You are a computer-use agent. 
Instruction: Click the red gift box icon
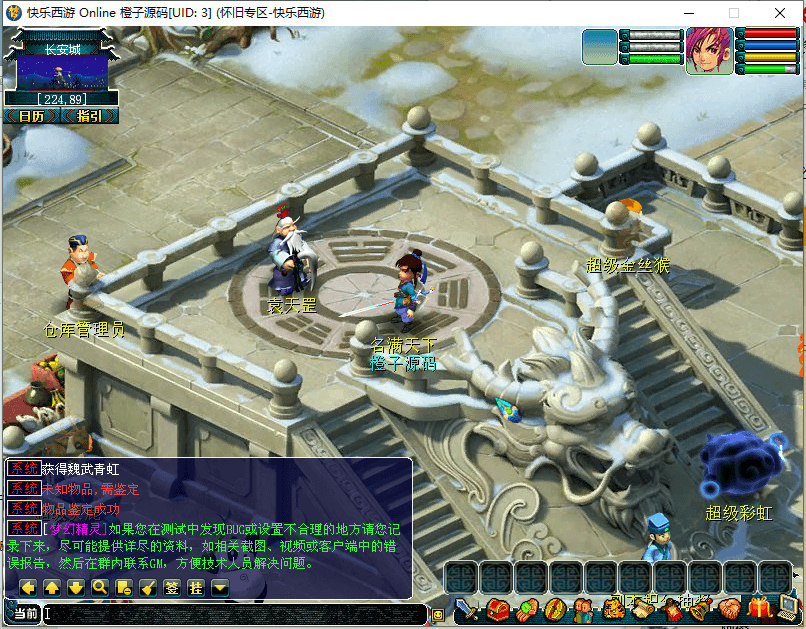coord(761,608)
